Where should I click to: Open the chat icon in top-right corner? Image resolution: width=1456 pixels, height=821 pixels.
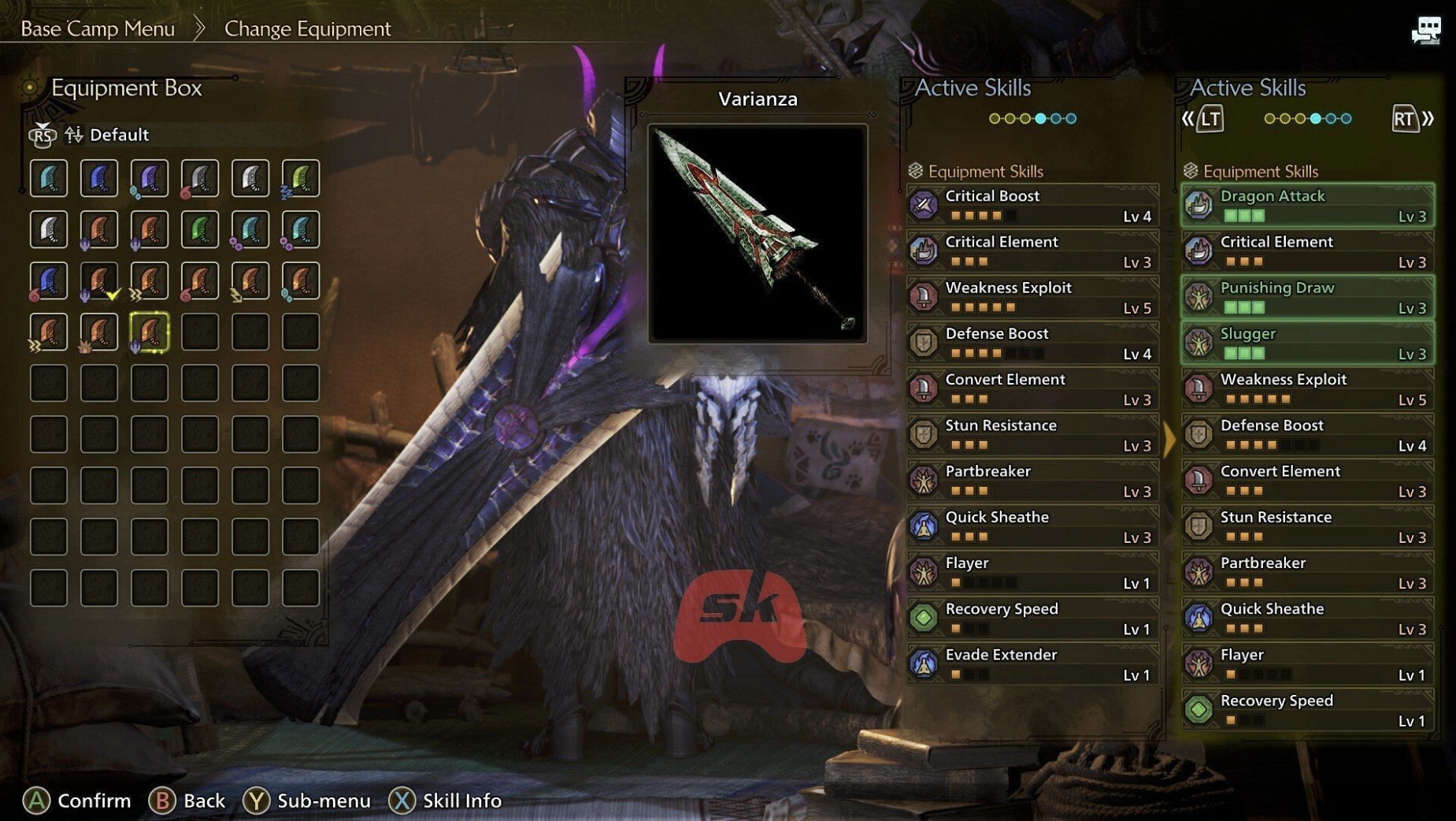point(1427,31)
